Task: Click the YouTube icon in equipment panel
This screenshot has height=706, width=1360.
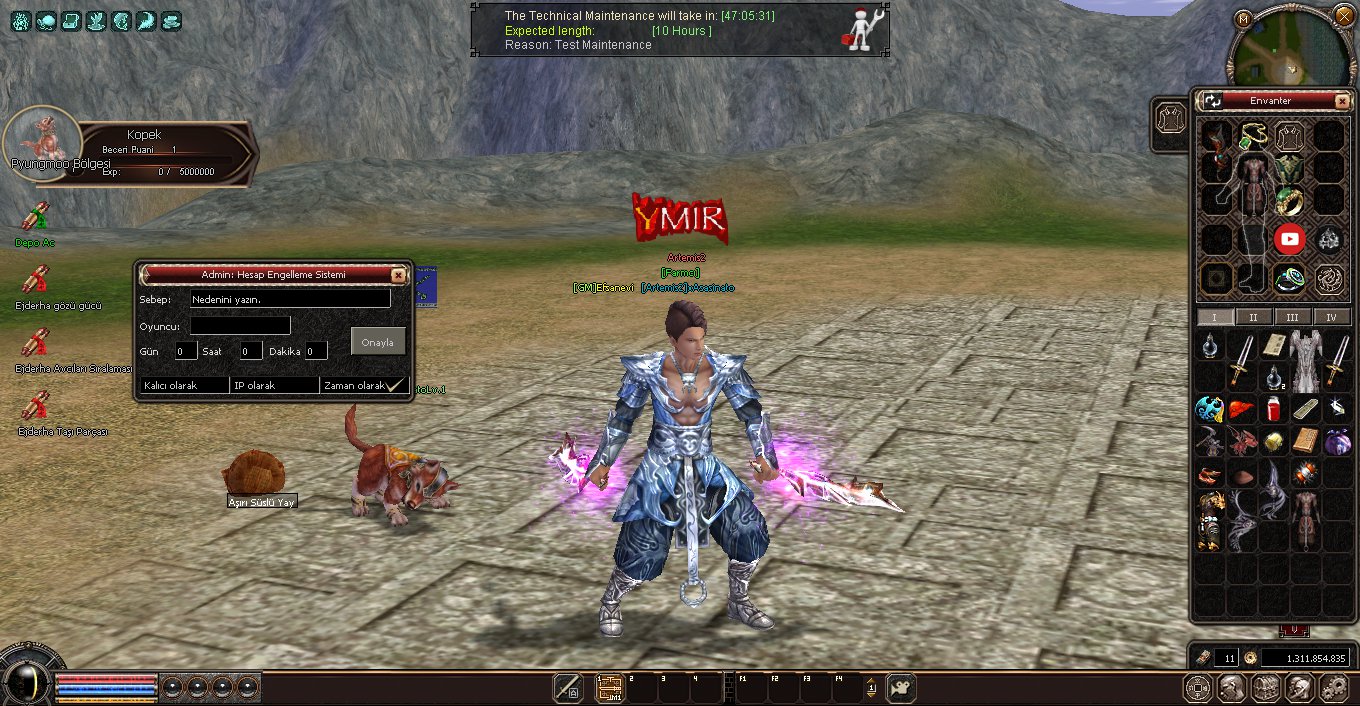Action: 1289,239
